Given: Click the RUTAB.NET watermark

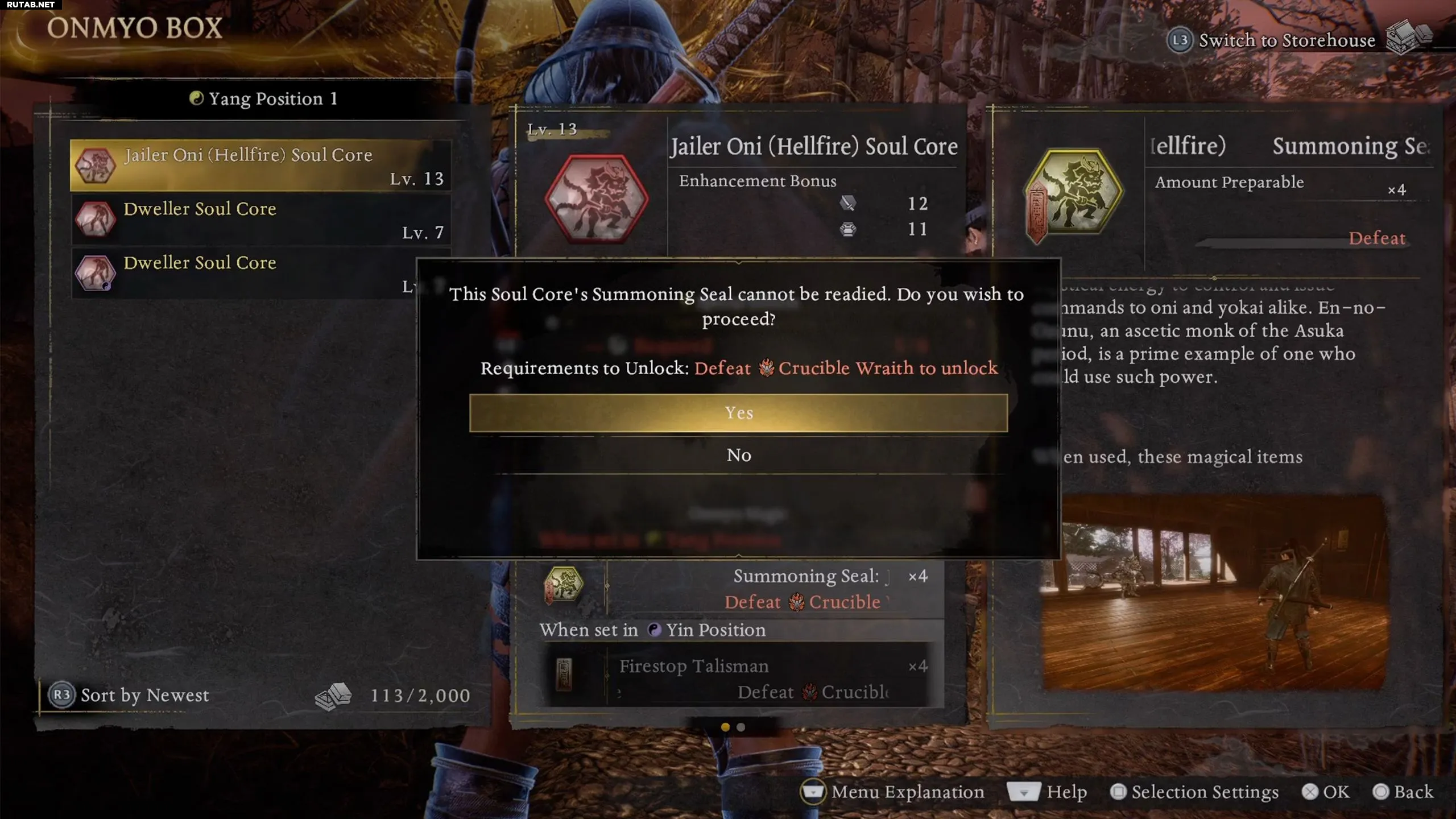Looking at the screenshot, I should pos(31,5).
